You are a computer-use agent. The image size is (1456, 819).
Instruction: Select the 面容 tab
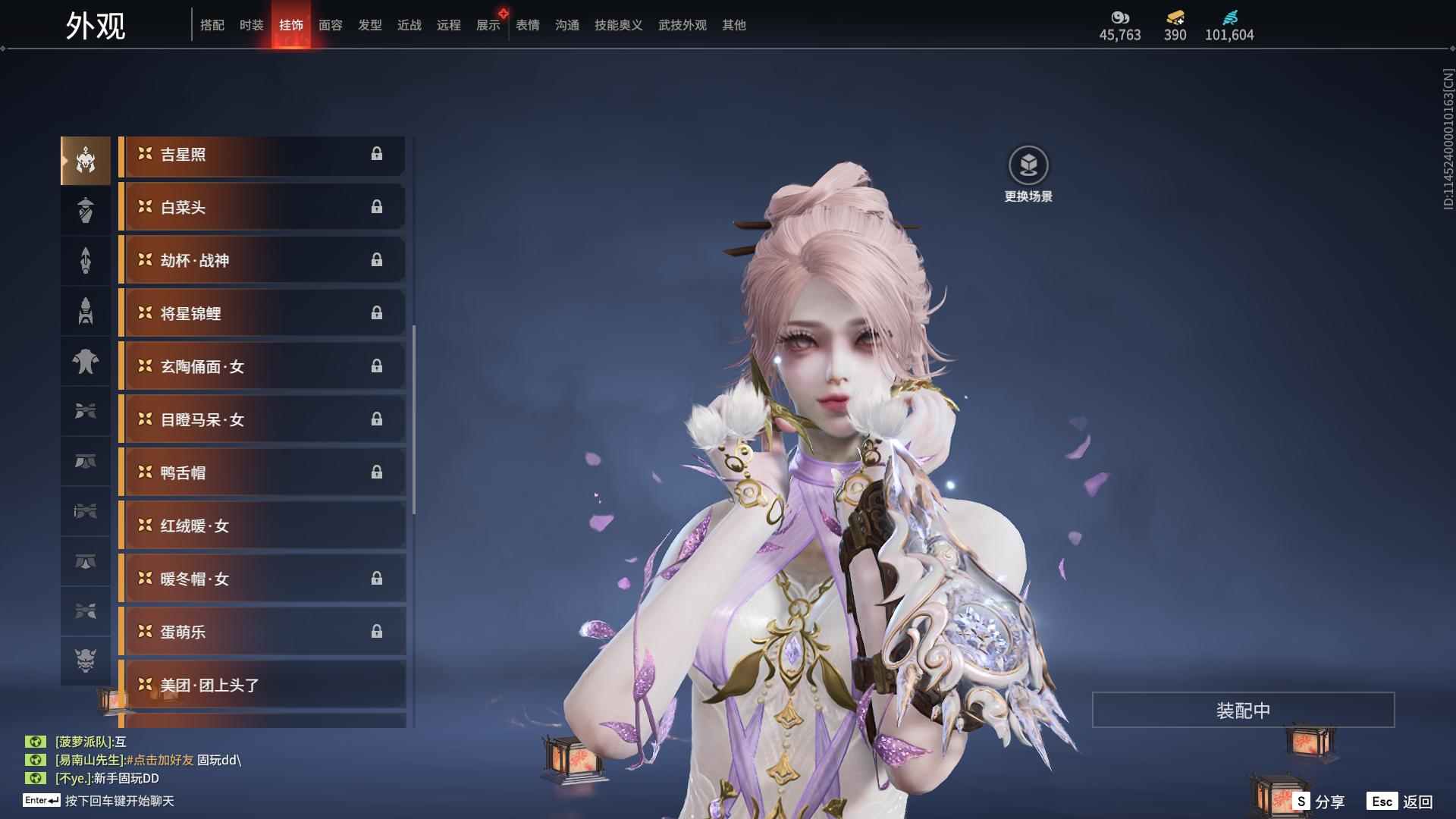pyautogui.click(x=330, y=25)
